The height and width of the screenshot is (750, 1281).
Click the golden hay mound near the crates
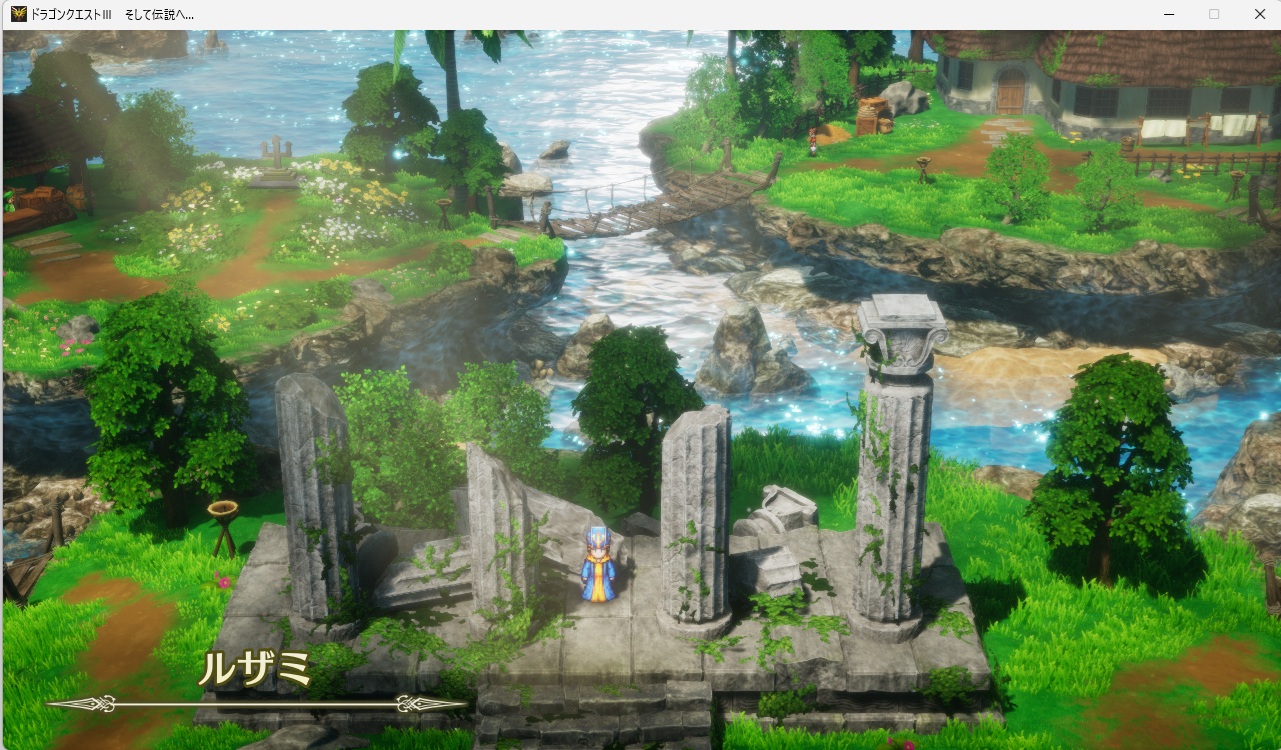click(832, 133)
